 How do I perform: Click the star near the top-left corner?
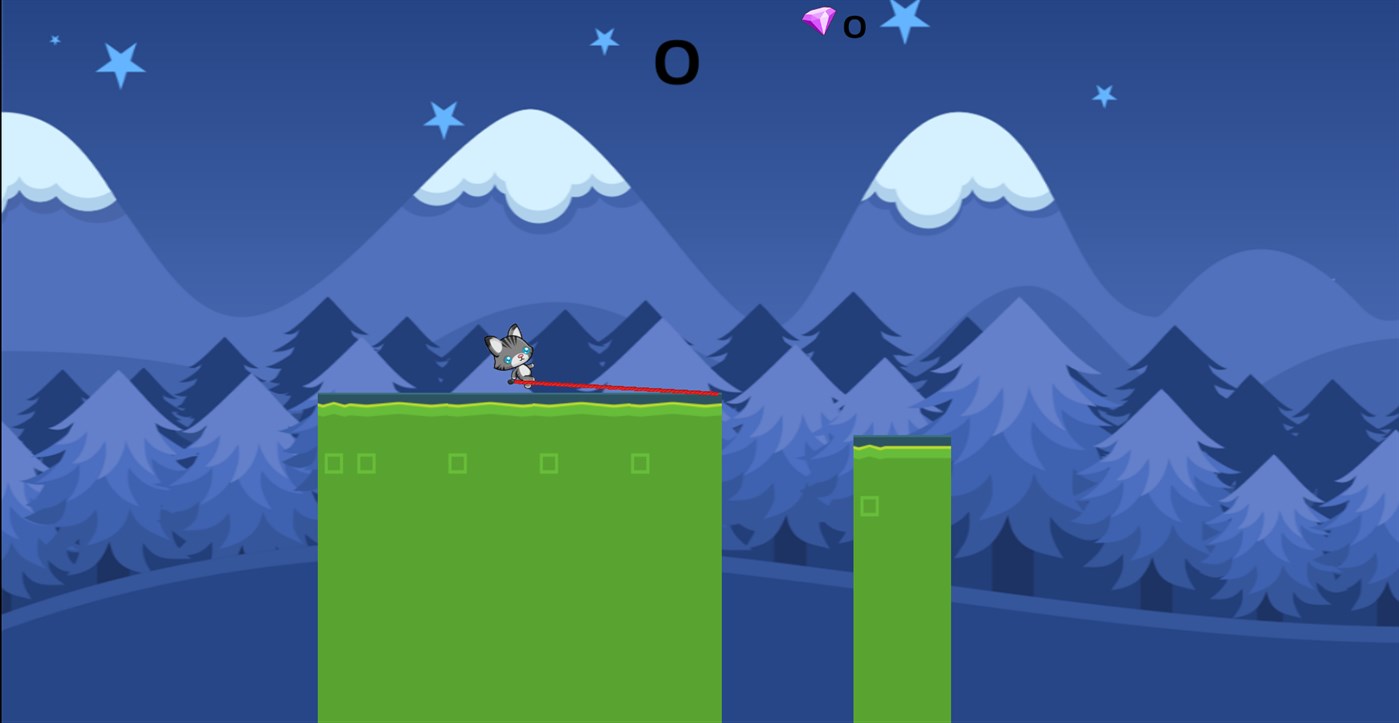pos(120,62)
